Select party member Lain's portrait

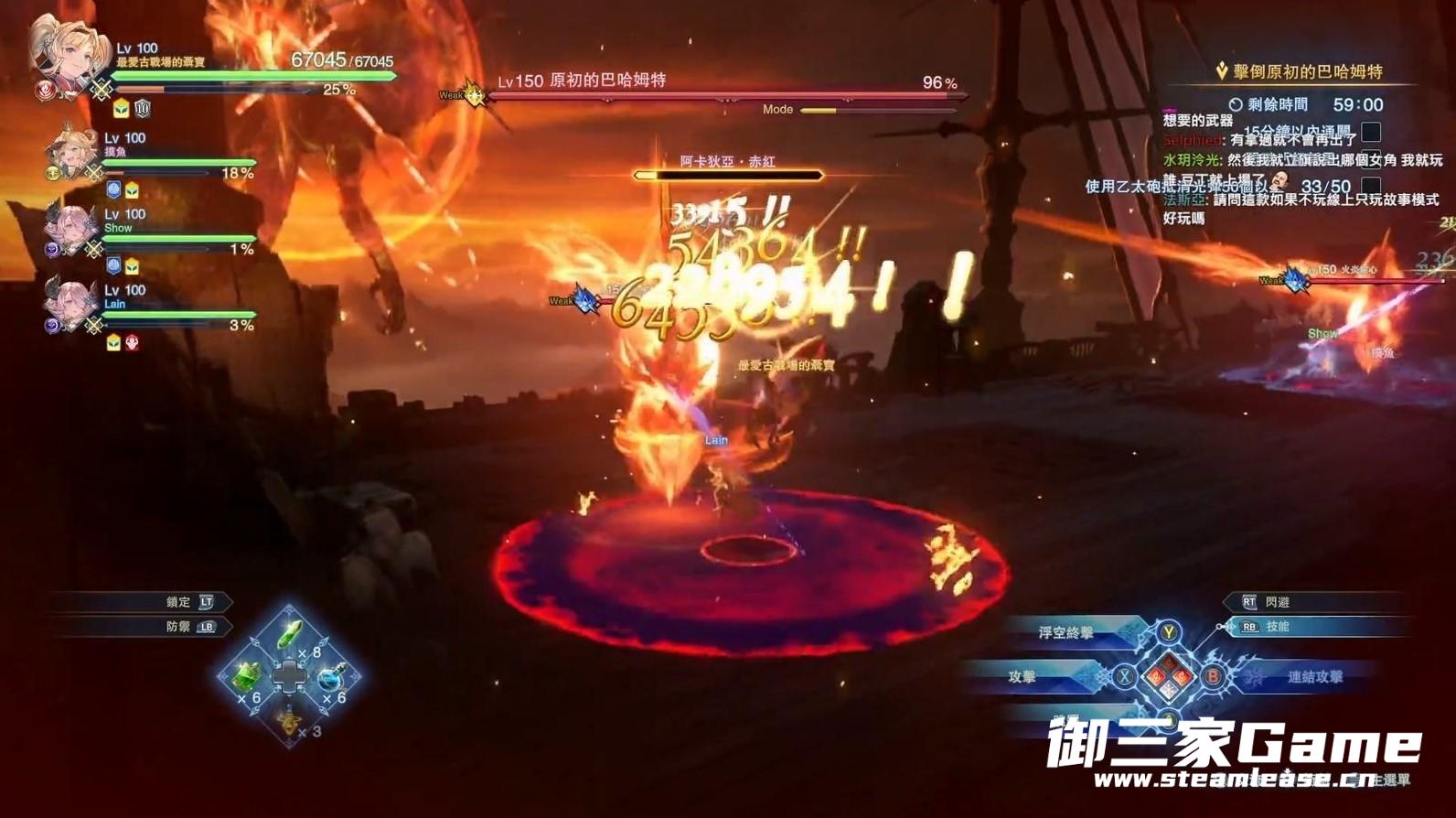[x=71, y=305]
